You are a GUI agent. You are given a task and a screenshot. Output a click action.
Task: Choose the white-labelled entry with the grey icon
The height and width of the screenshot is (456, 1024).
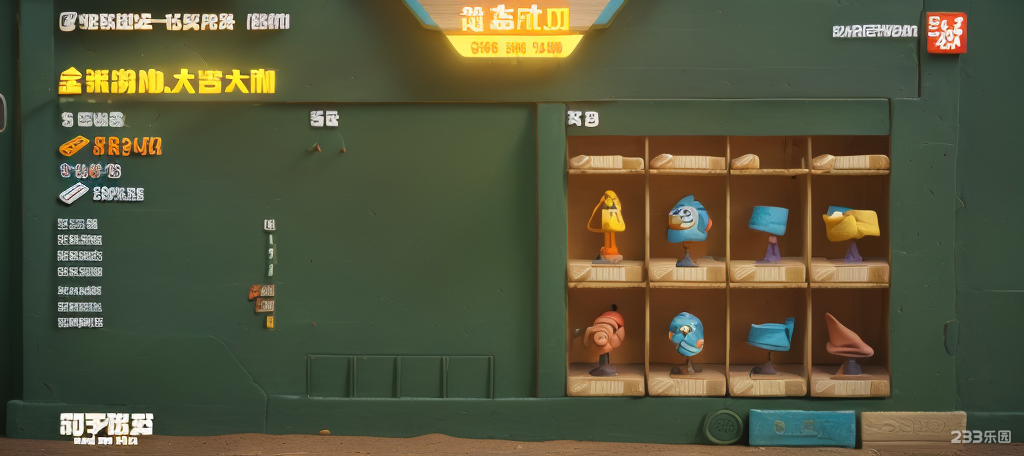pyautogui.click(x=102, y=193)
